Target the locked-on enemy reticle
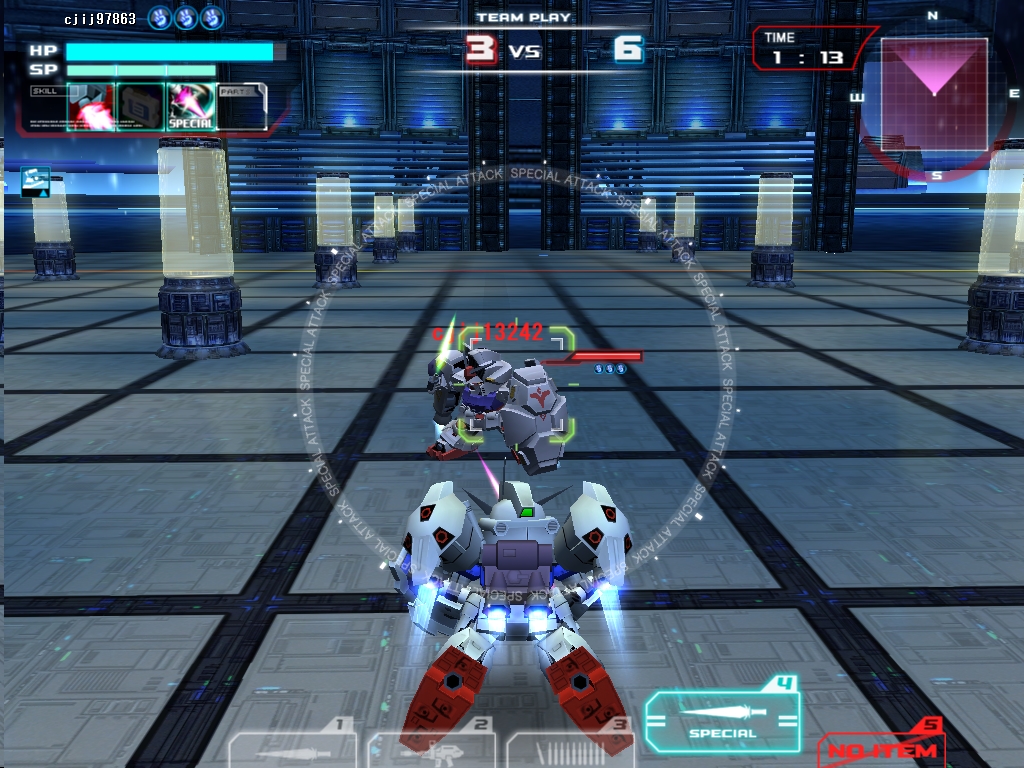Image resolution: width=1024 pixels, height=768 pixels. click(517, 384)
